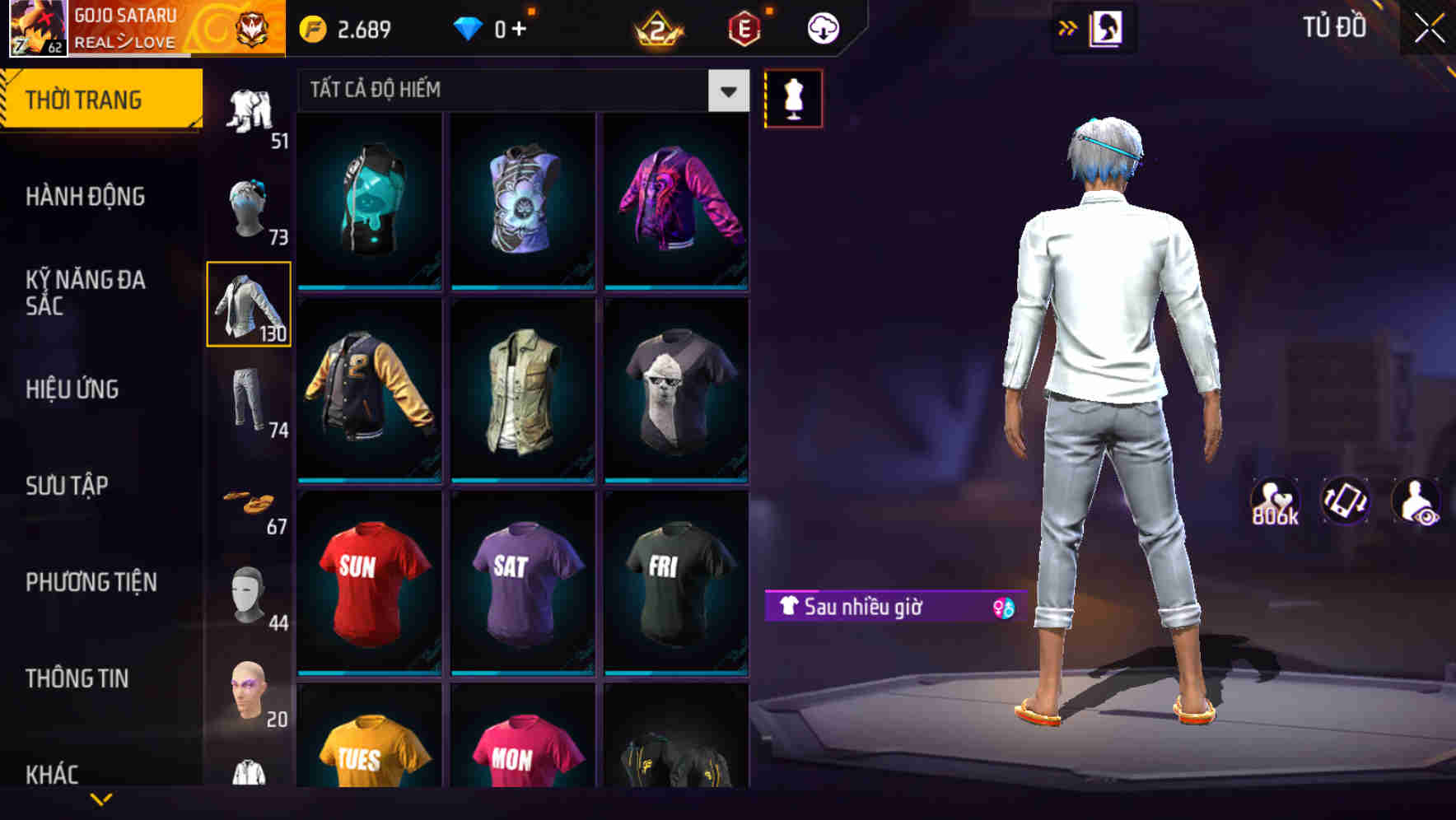Click the double-arrow collapse icon near top right
The height and width of the screenshot is (820, 1456).
coord(1066,26)
